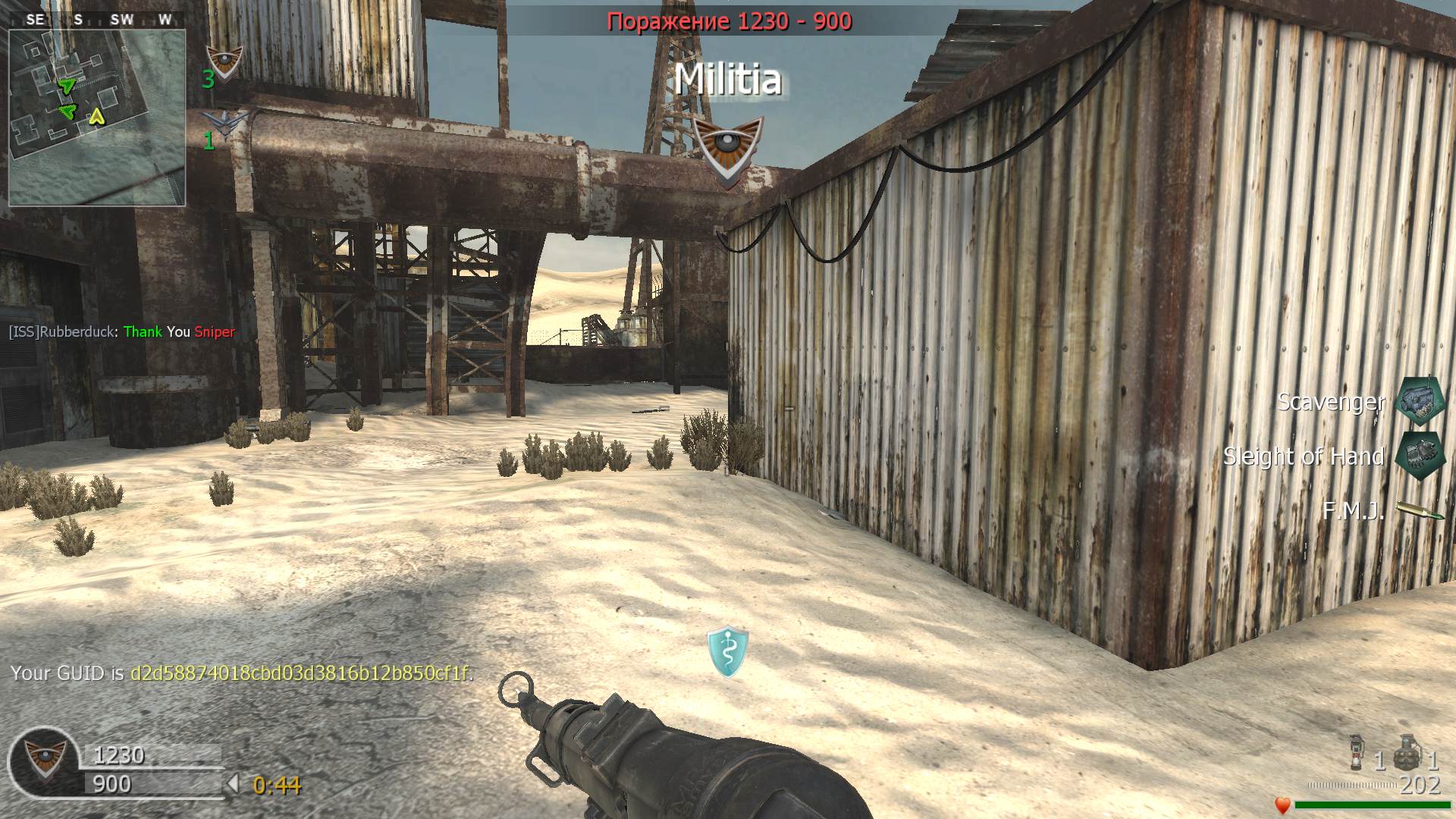Click the Militia faction emblem under the title
The image size is (1456, 819).
[x=728, y=149]
